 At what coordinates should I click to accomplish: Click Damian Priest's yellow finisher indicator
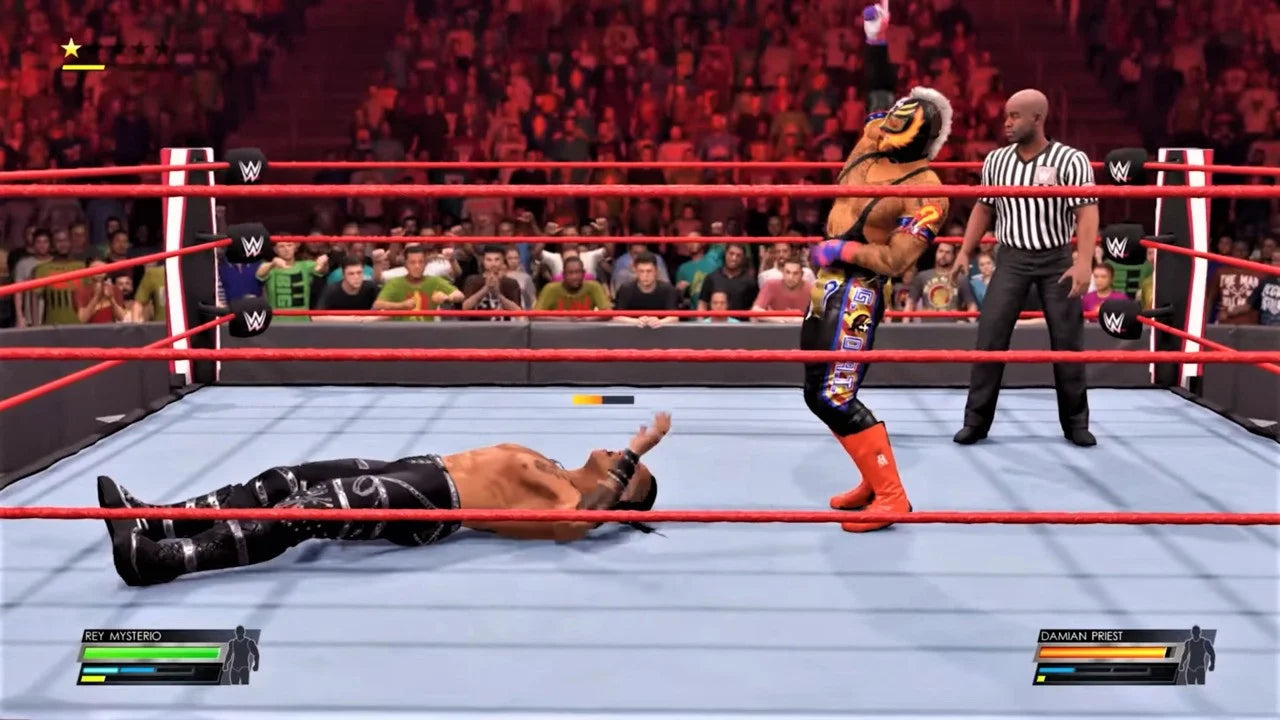coord(1041,678)
